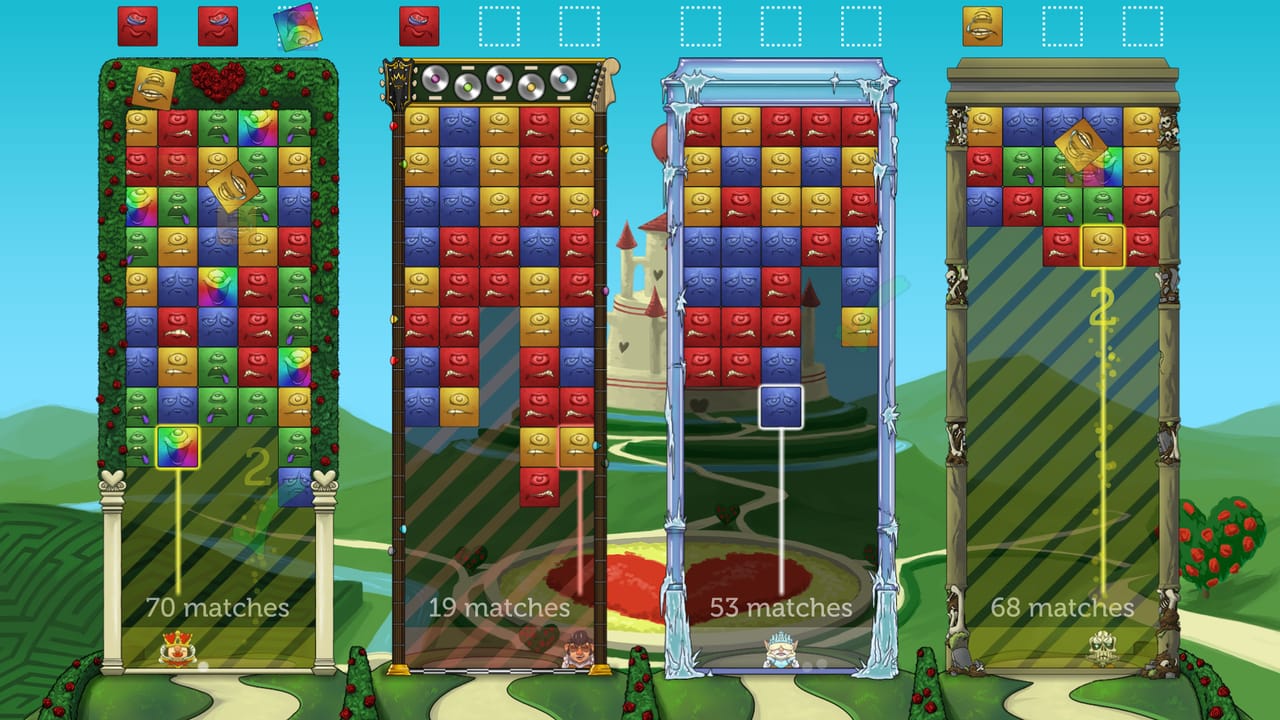Viewport: 1280px width, 720px height.
Task: Click the rightmost record disc on the guitar header
Action: click(x=564, y=77)
